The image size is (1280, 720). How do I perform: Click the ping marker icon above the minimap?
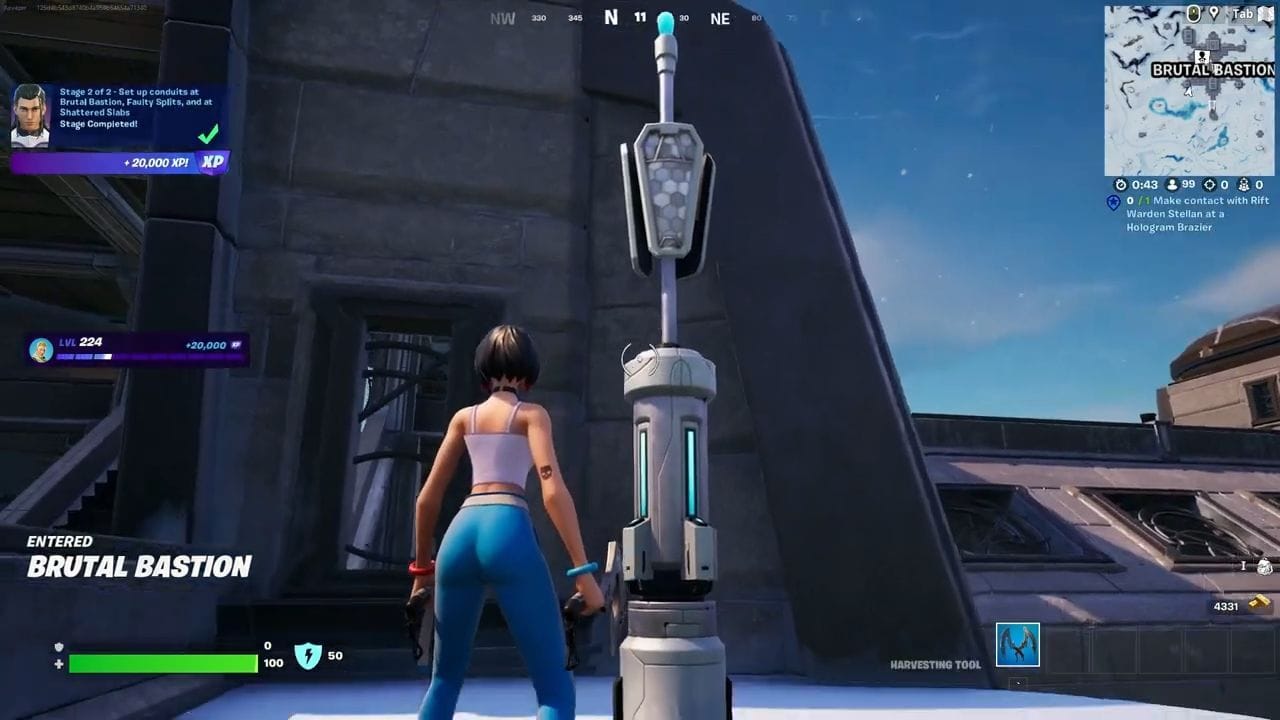(x=1214, y=13)
